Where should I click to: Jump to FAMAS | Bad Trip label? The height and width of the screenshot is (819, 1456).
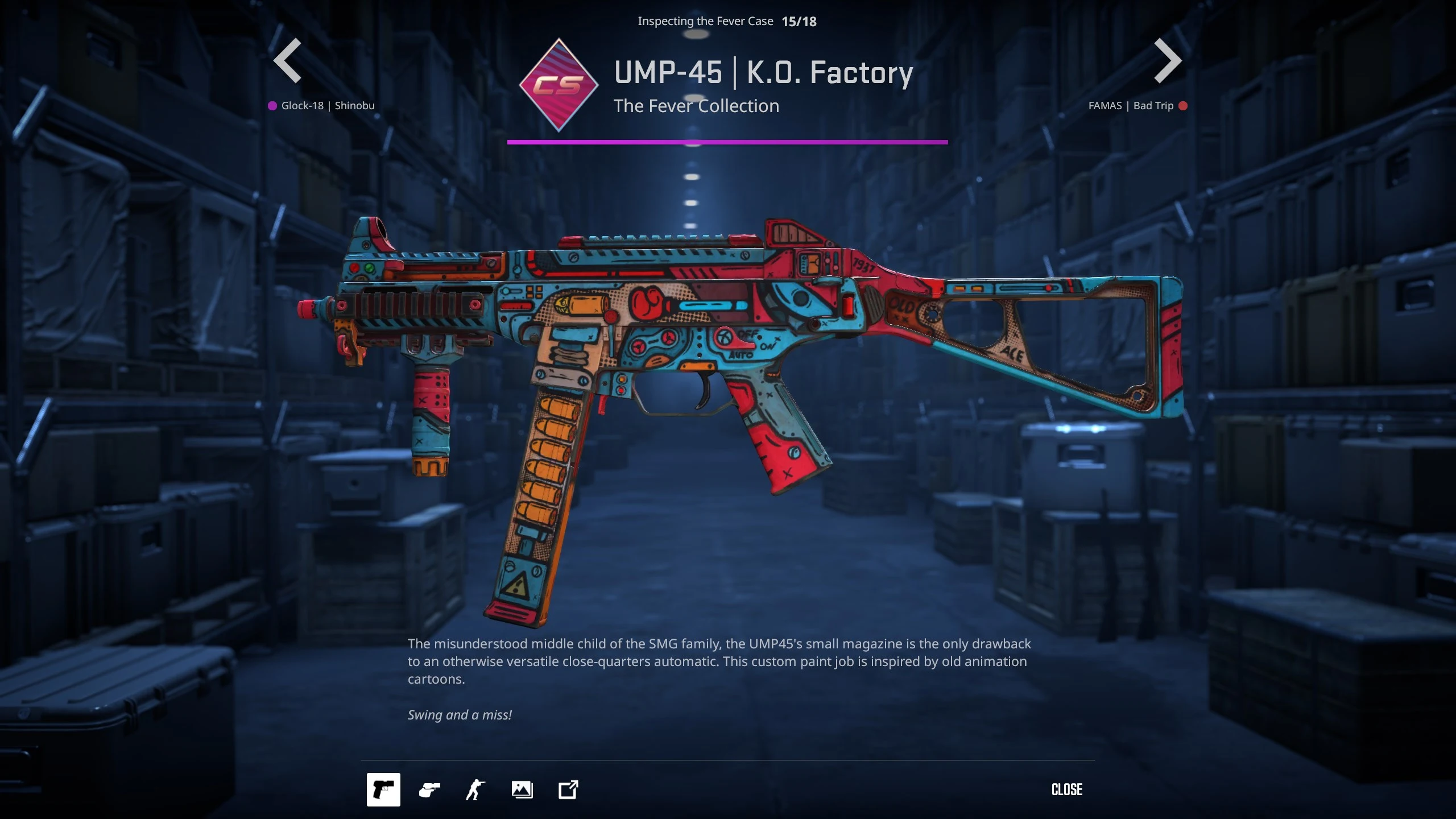point(1131,106)
